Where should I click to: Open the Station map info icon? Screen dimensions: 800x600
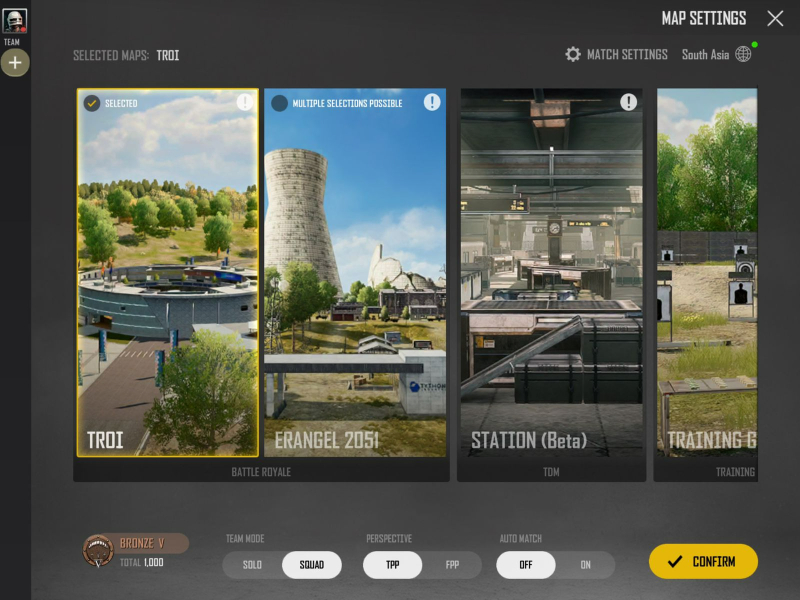(x=628, y=102)
